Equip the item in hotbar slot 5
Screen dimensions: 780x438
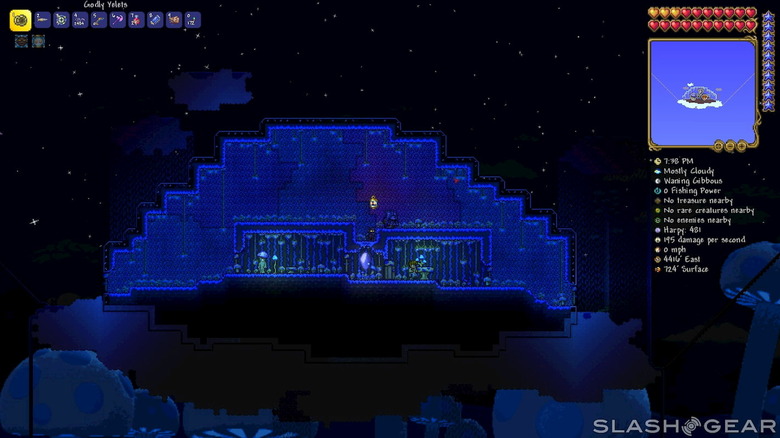pos(99,20)
